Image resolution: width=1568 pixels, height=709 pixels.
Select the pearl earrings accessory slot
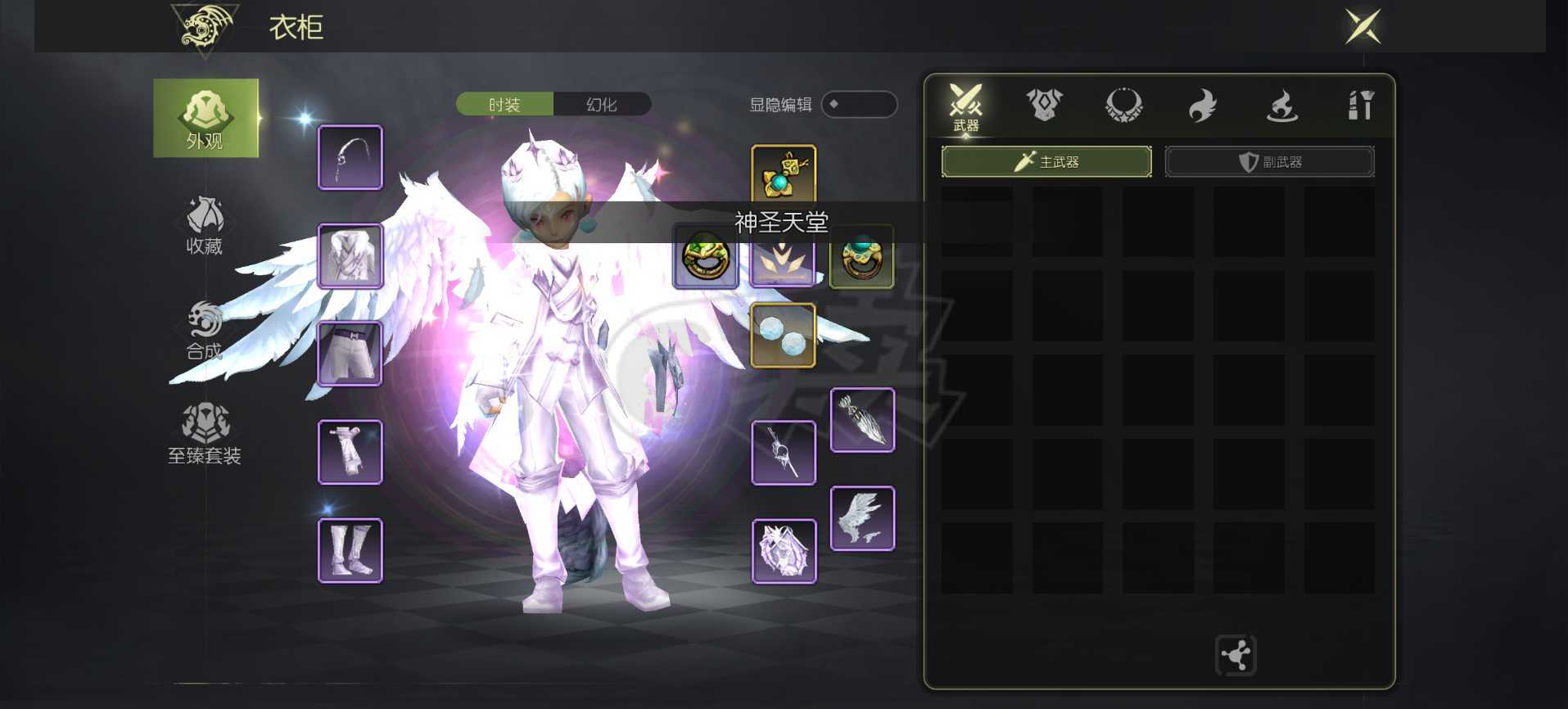[783, 336]
